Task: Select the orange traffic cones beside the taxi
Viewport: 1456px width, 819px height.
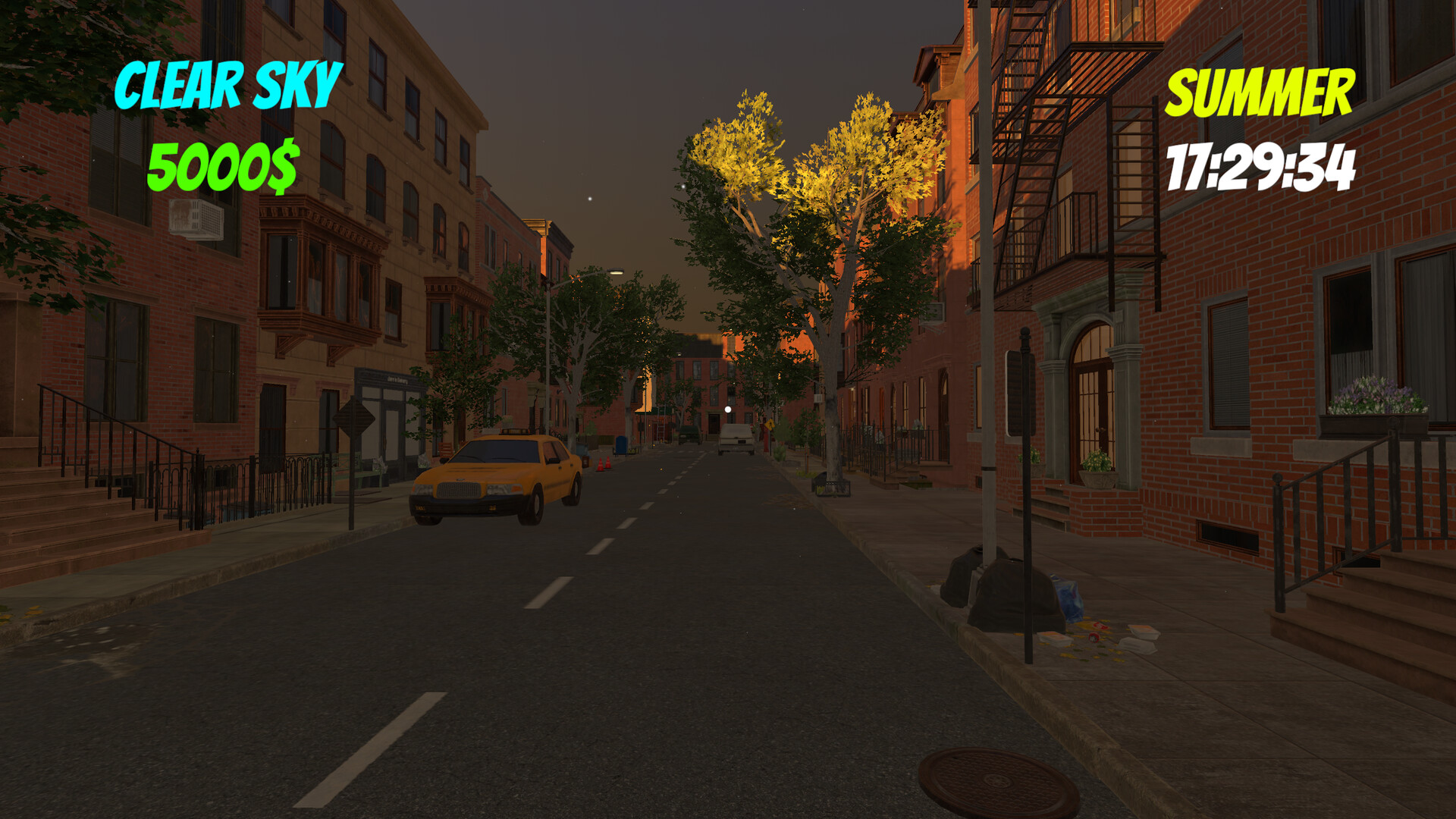Action: tap(604, 464)
